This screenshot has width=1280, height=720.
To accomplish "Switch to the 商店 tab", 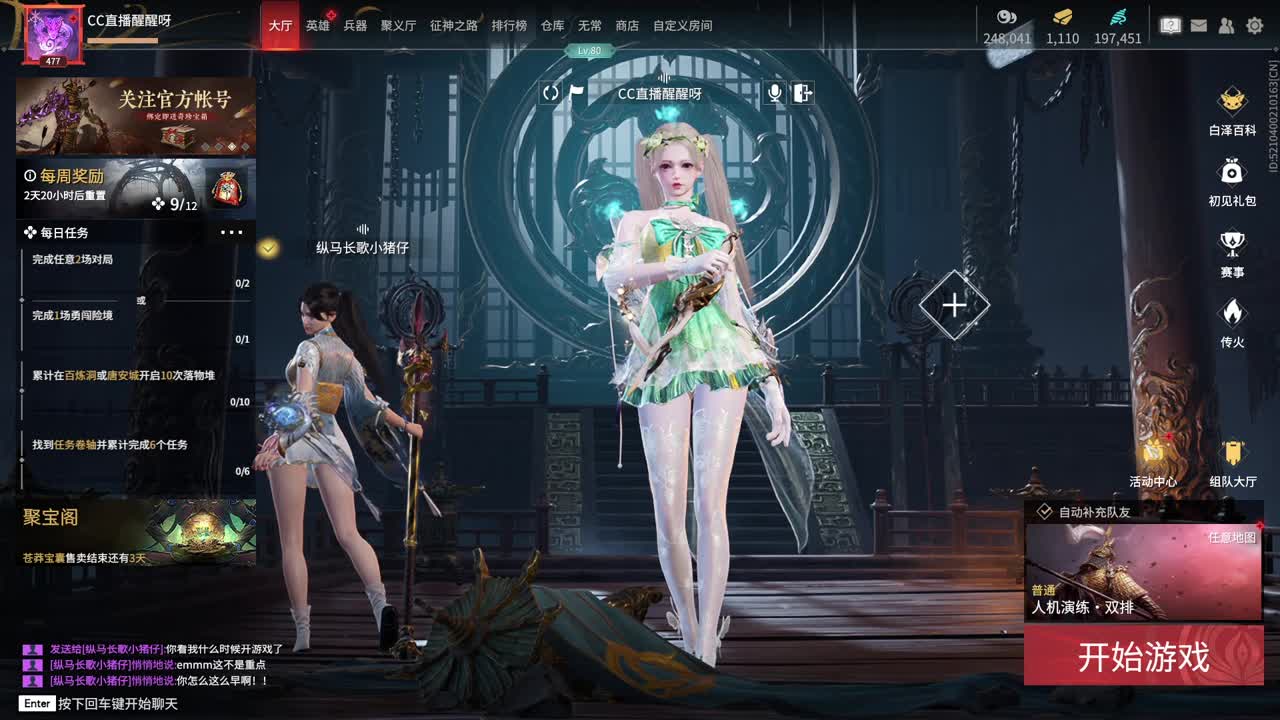I will coord(627,26).
